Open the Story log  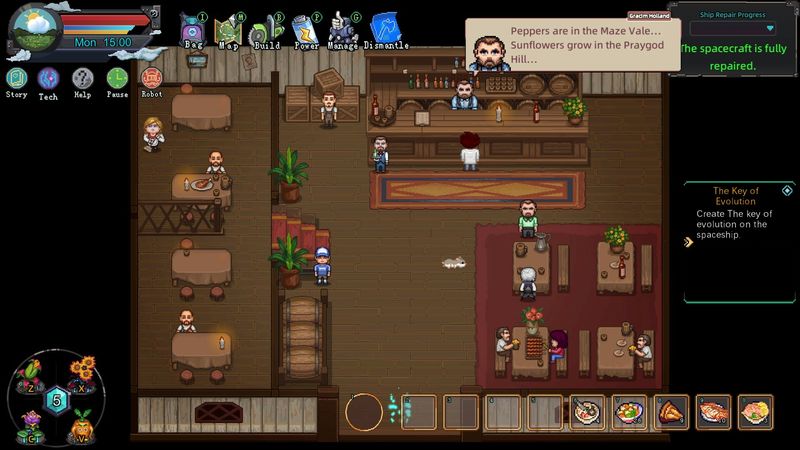[16, 79]
